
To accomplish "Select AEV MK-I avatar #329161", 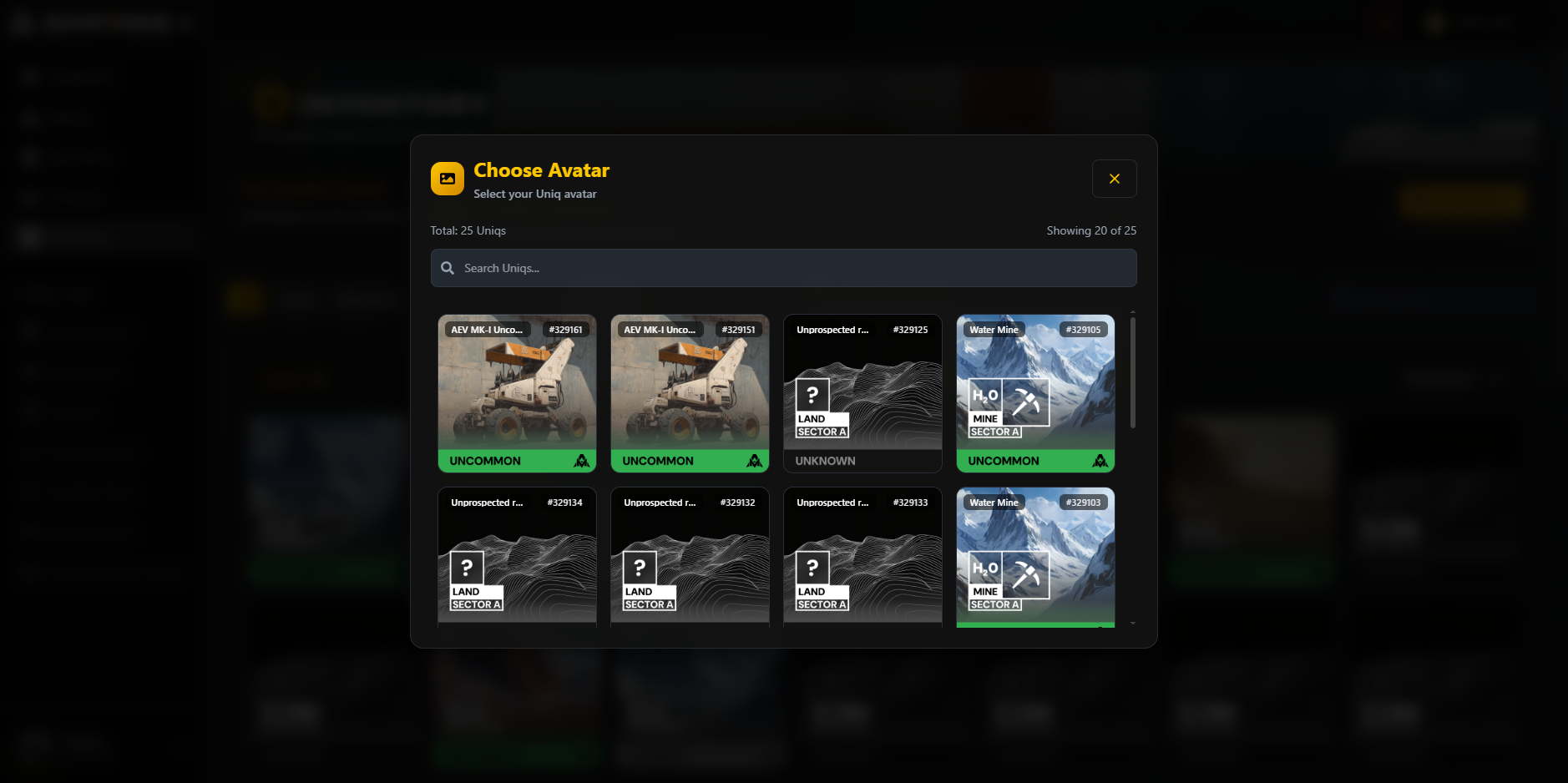I will coord(517,393).
